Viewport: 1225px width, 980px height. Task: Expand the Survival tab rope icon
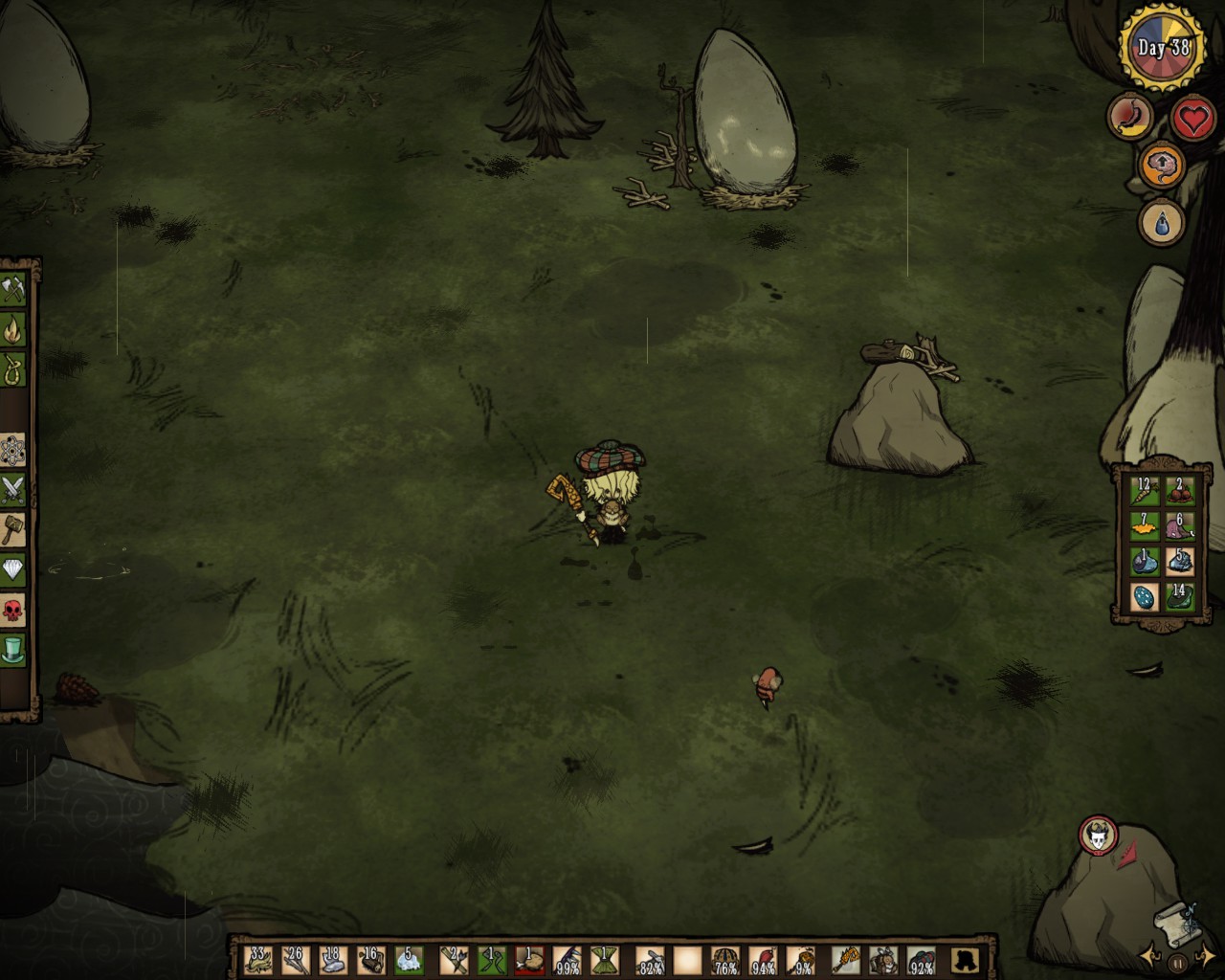point(13,368)
